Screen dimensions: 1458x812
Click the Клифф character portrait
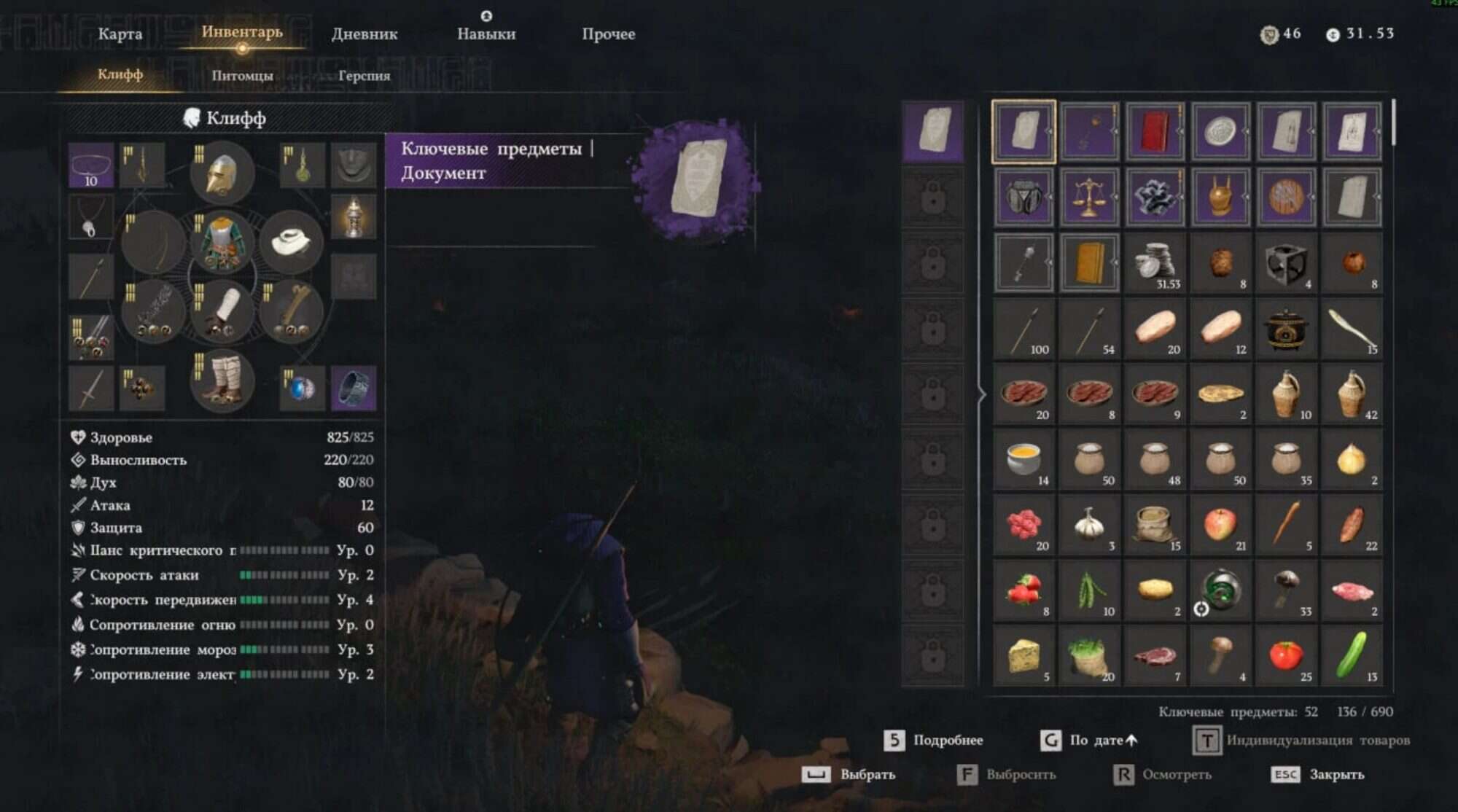tap(192, 117)
